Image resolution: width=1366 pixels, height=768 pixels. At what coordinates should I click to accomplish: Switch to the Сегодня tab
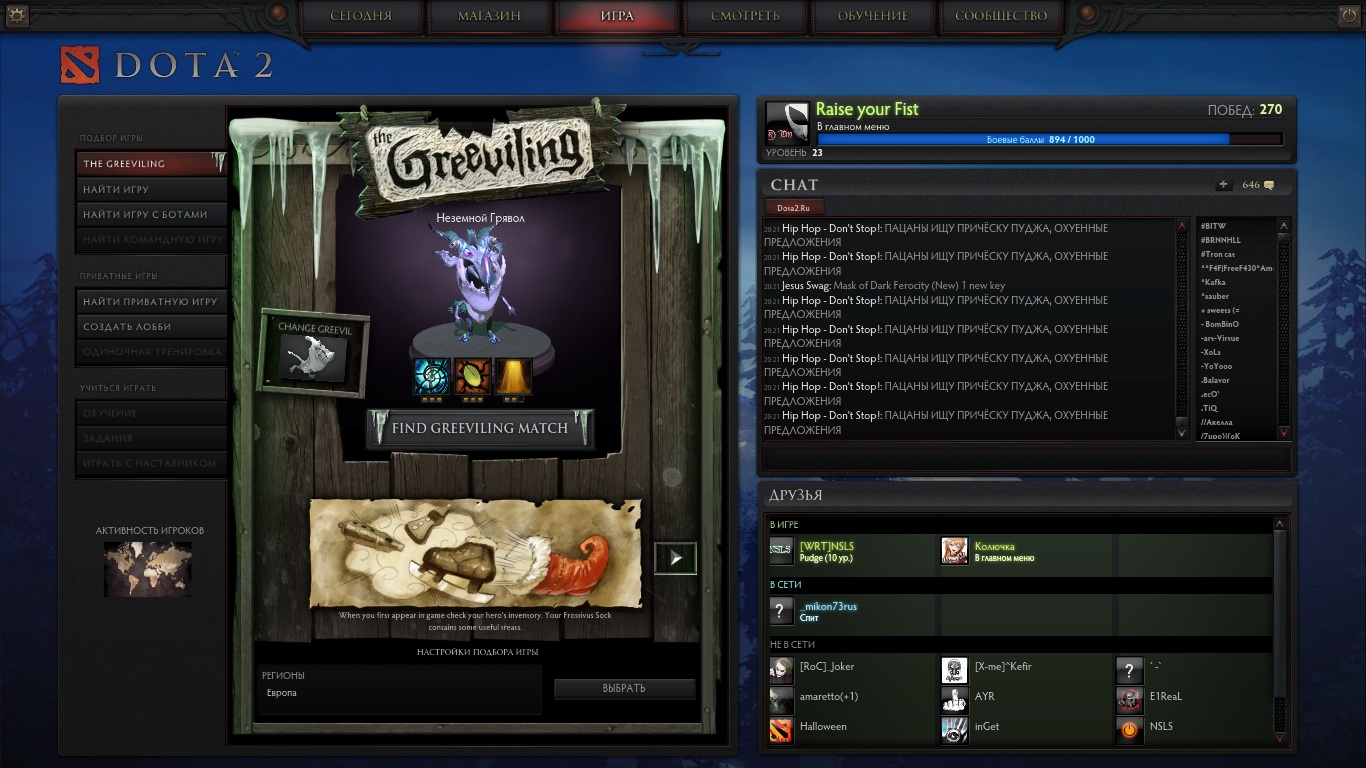(361, 16)
